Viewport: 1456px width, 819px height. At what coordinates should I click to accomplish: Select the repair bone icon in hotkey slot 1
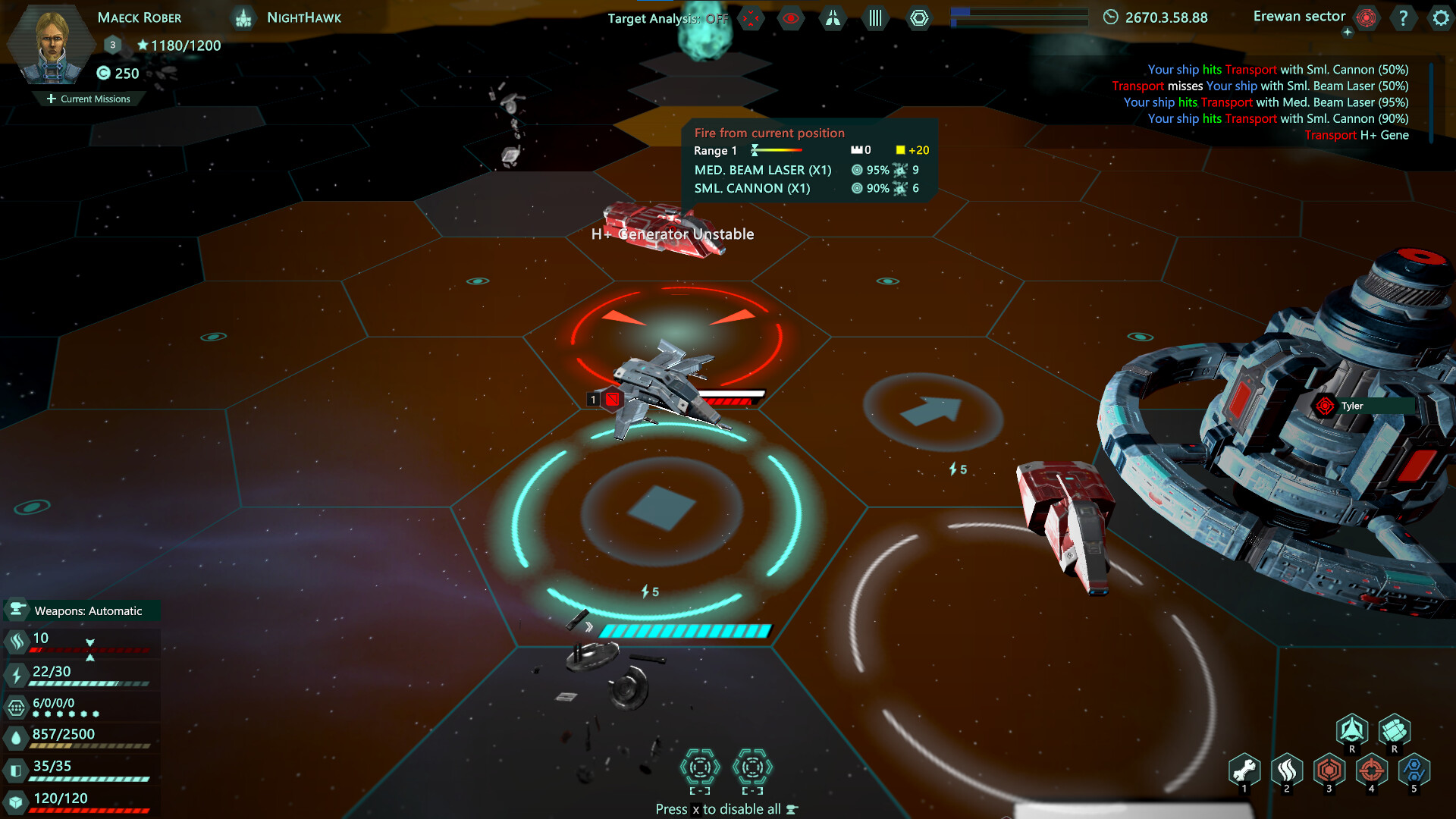[1246, 771]
